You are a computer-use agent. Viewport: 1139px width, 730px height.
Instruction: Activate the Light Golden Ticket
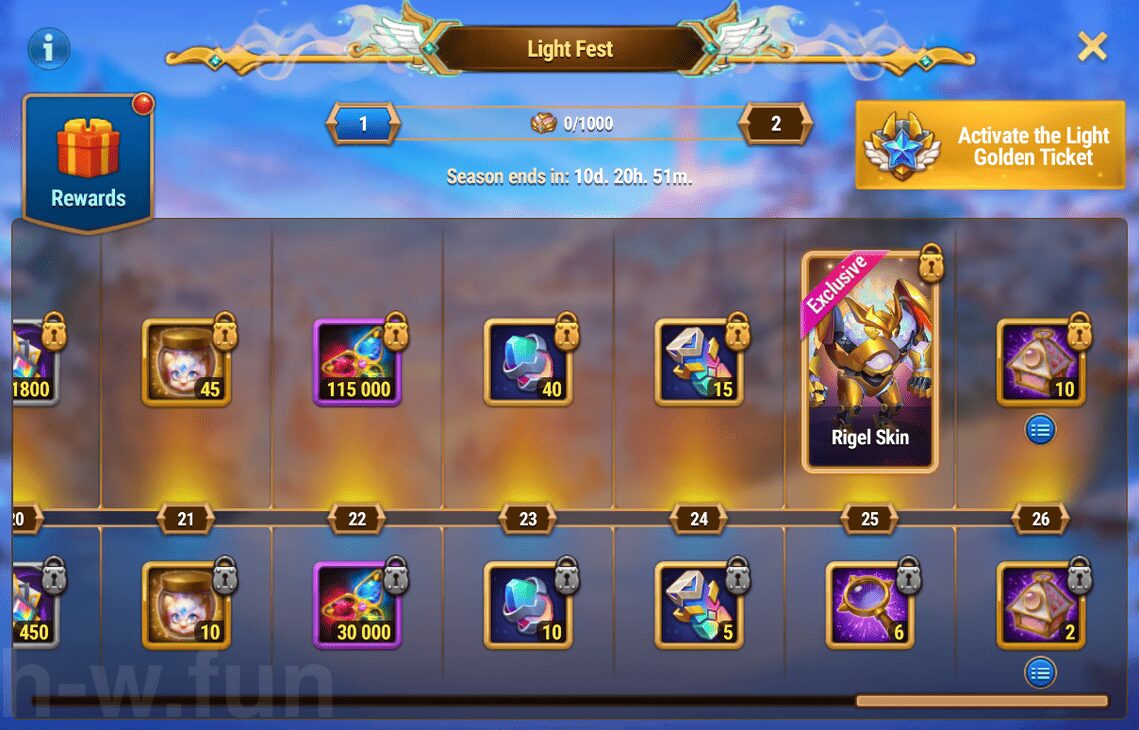tap(990, 146)
